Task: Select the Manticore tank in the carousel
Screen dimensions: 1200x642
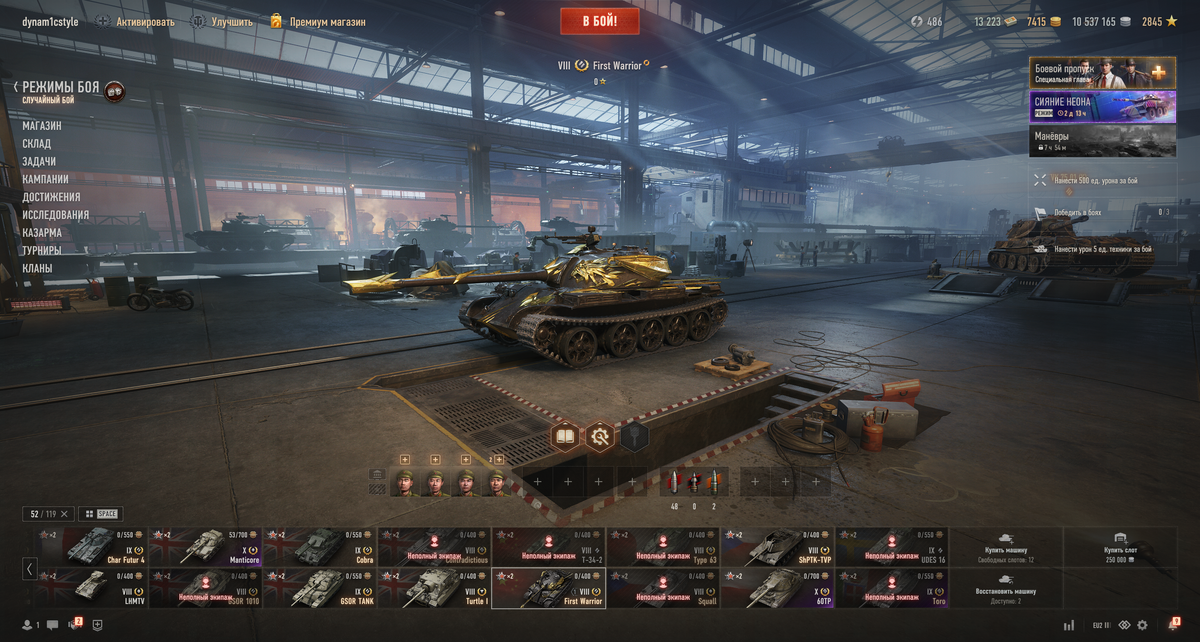Action: tap(206, 547)
